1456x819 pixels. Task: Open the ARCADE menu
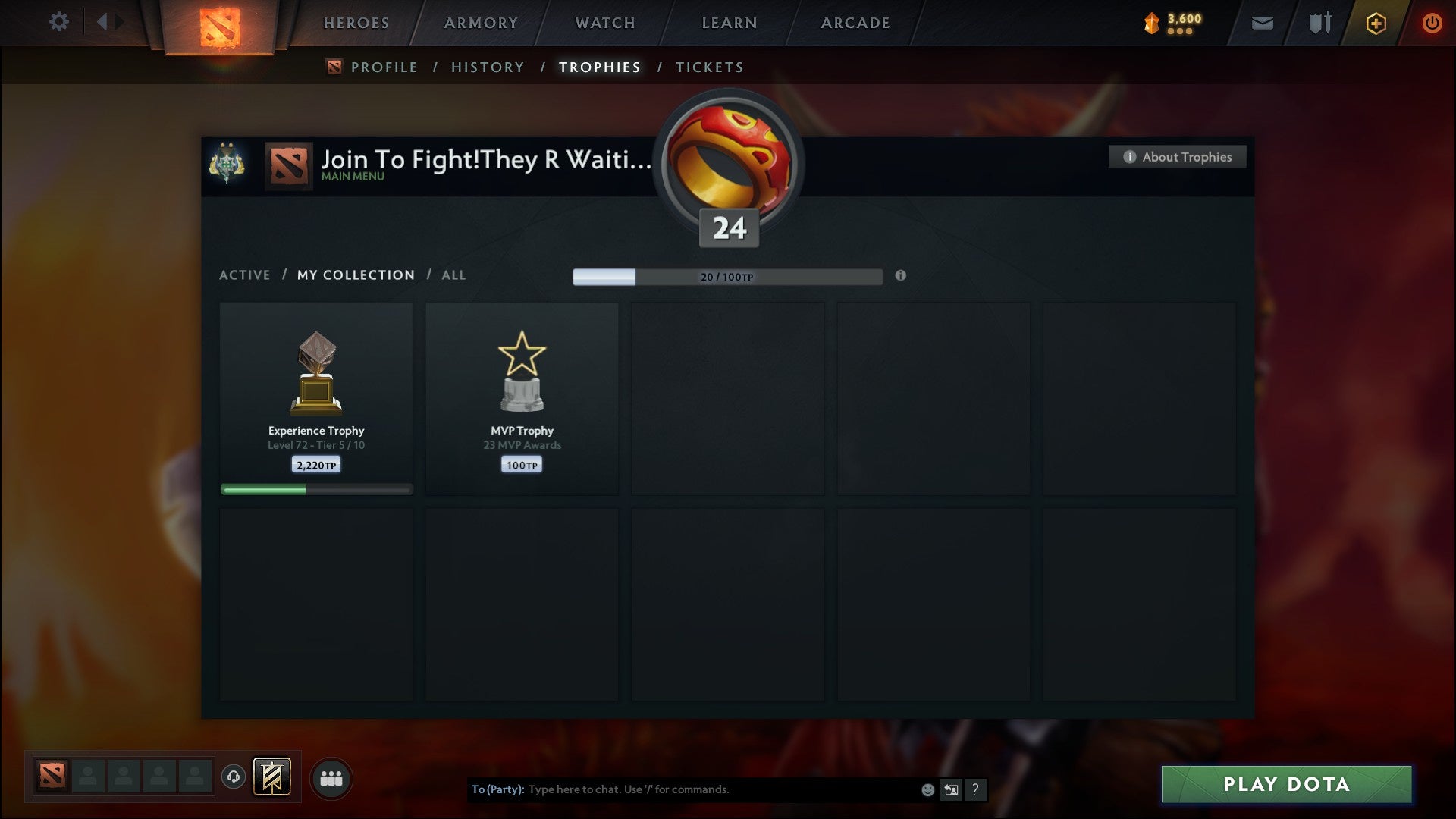[855, 23]
